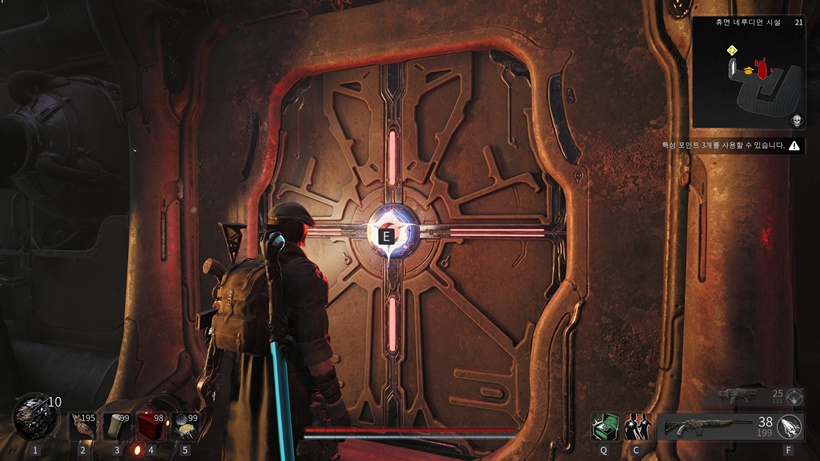Image resolution: width=820 pixels, height=461 pixels.
Task: Activate the green crate skill
Action: point(603,427)
